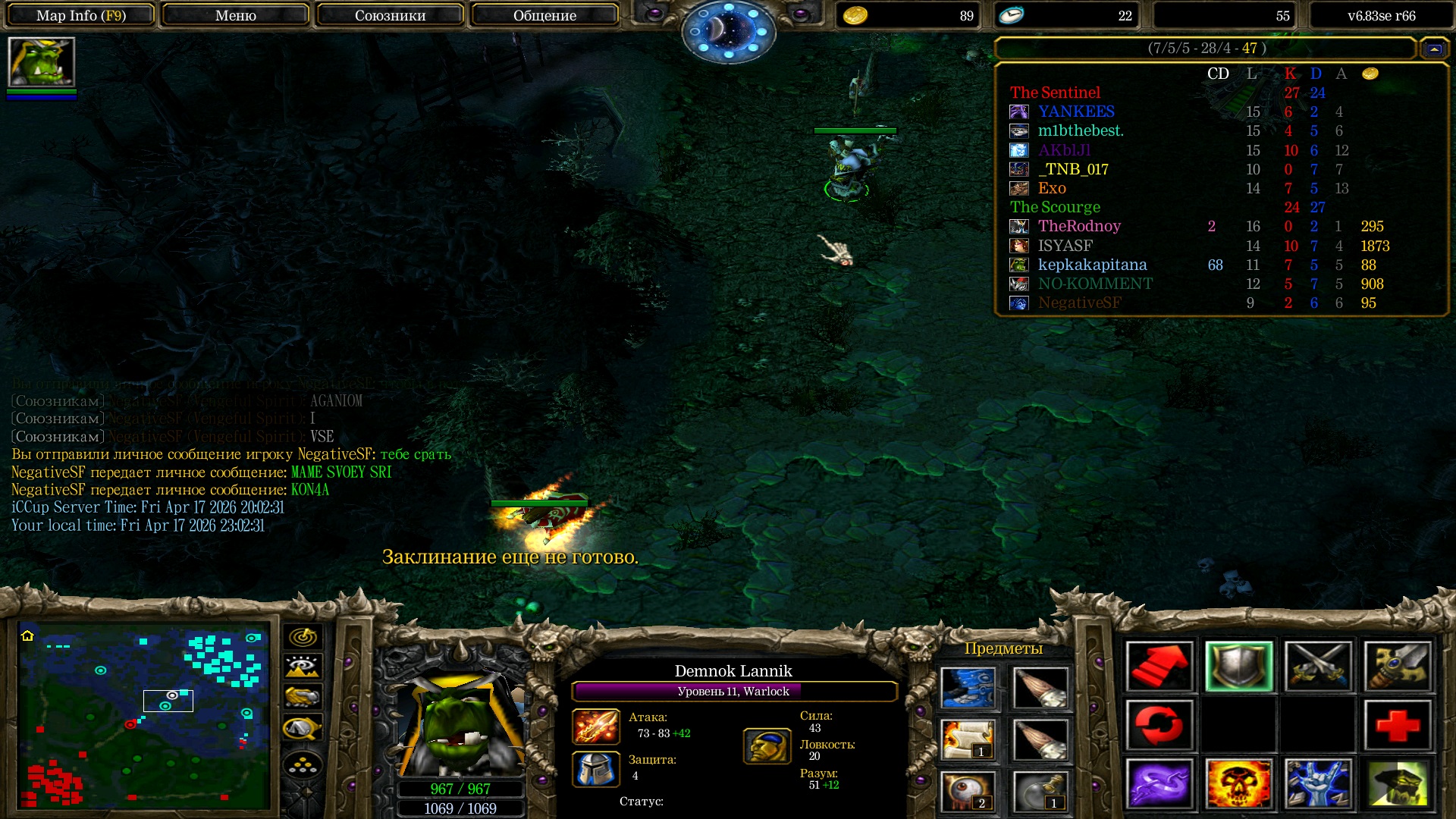Select kepkakapitana row in the scoreboard
The width and height of the screenshot is (1456, 819).
click(1092, 265)
